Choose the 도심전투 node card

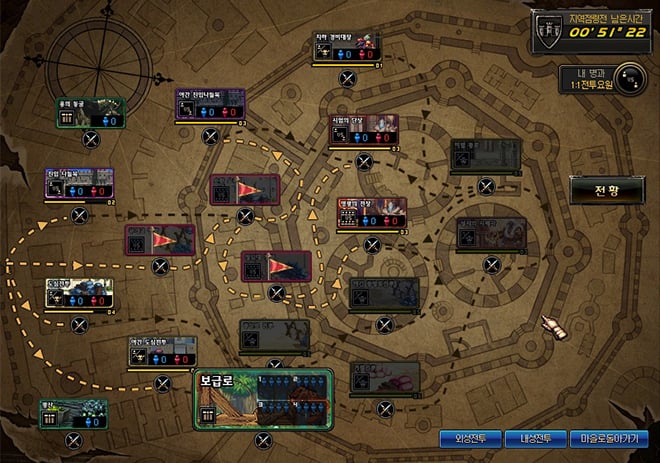coord(79,294)
